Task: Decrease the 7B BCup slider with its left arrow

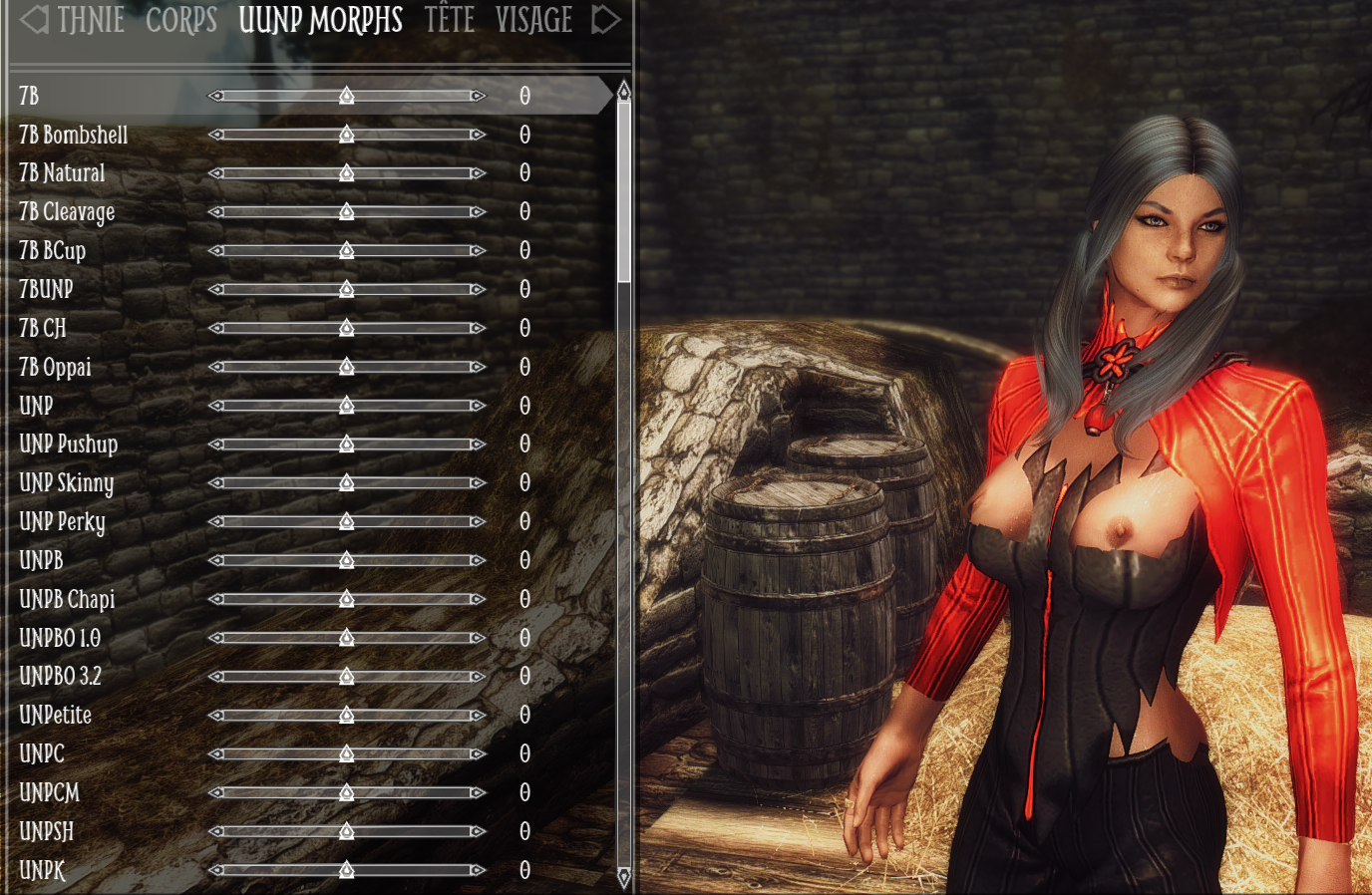Action: (x=215, y=250)
